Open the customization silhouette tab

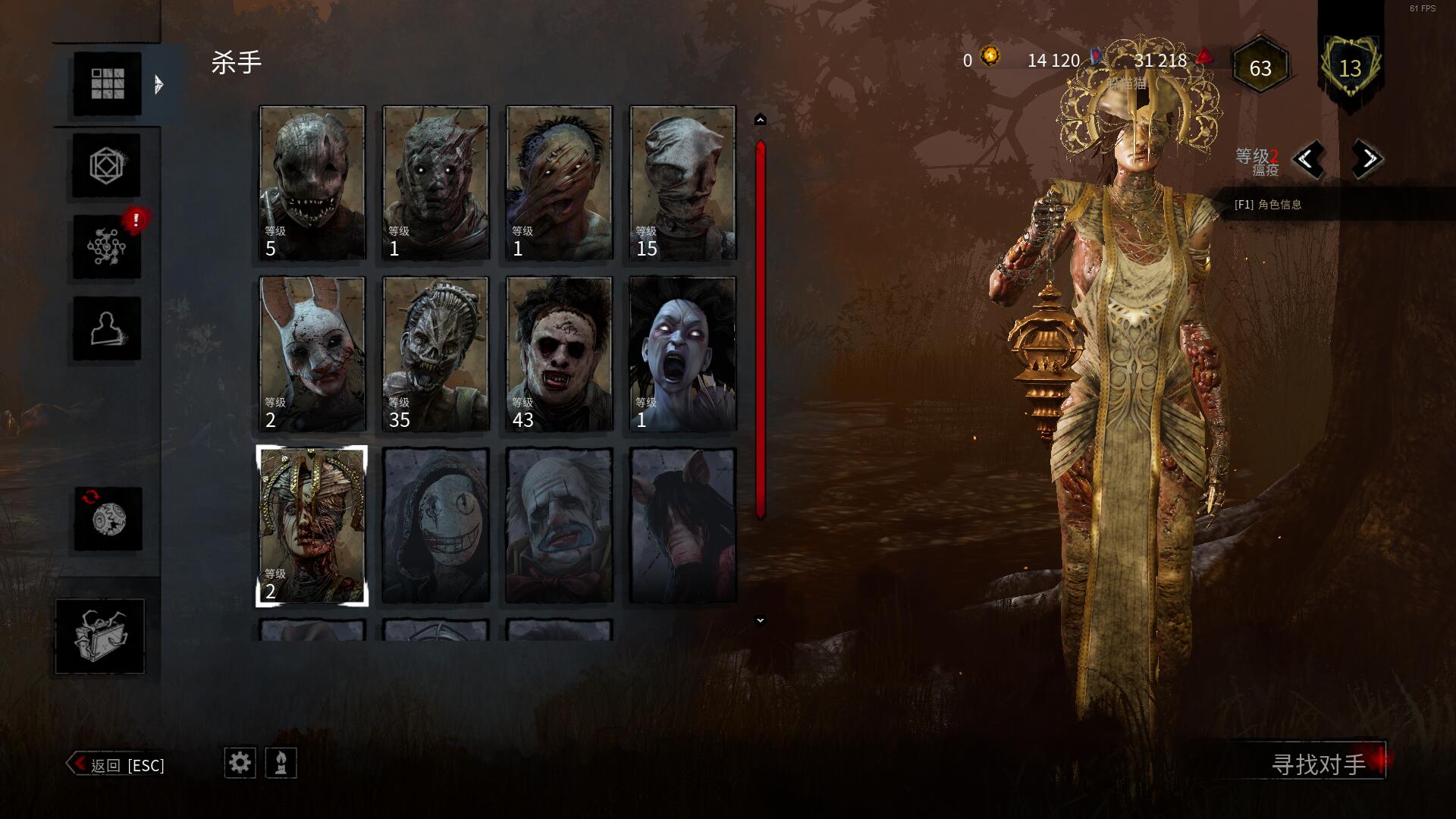coord(107,328)
